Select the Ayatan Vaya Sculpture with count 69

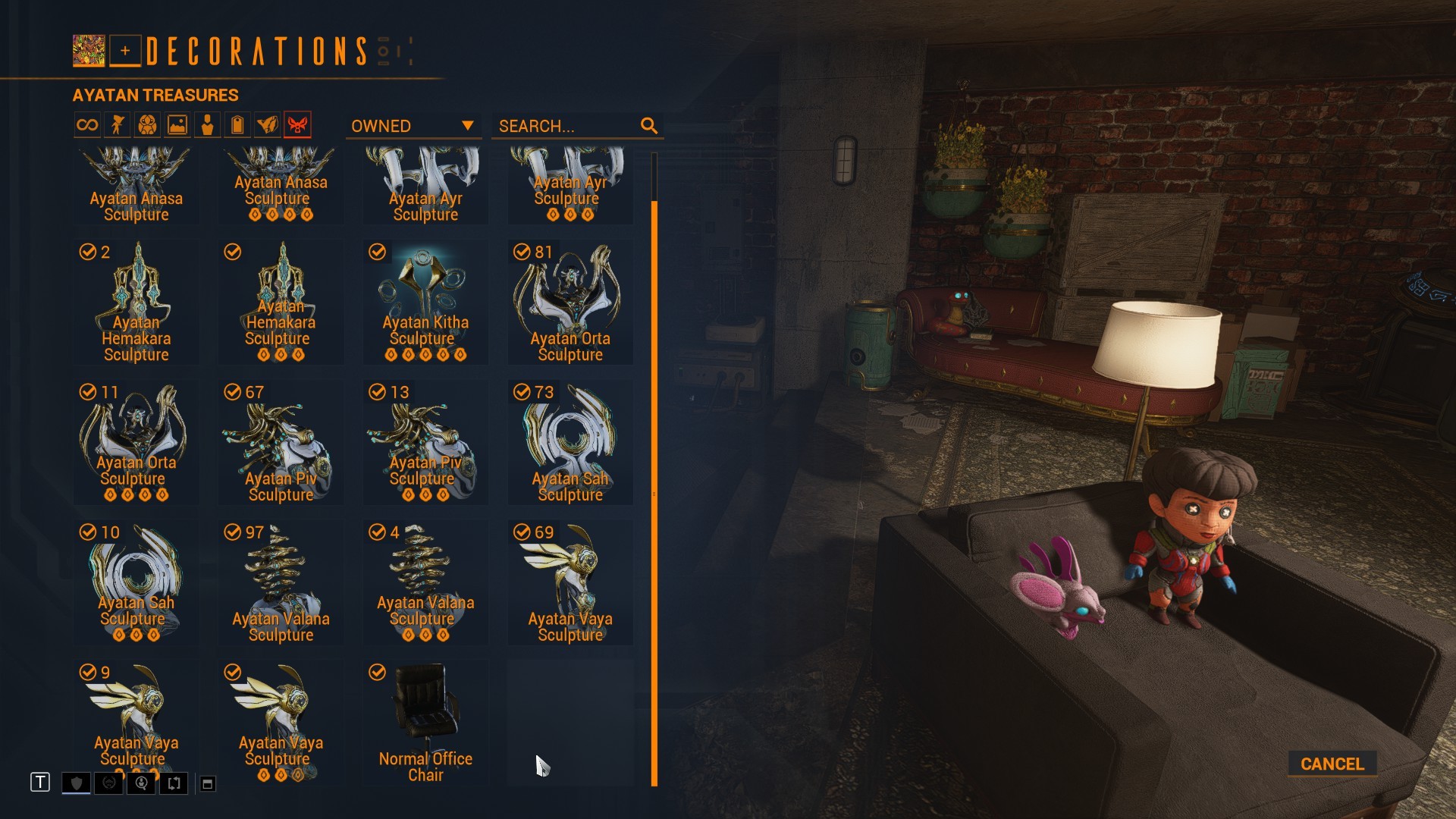(570, 582)
